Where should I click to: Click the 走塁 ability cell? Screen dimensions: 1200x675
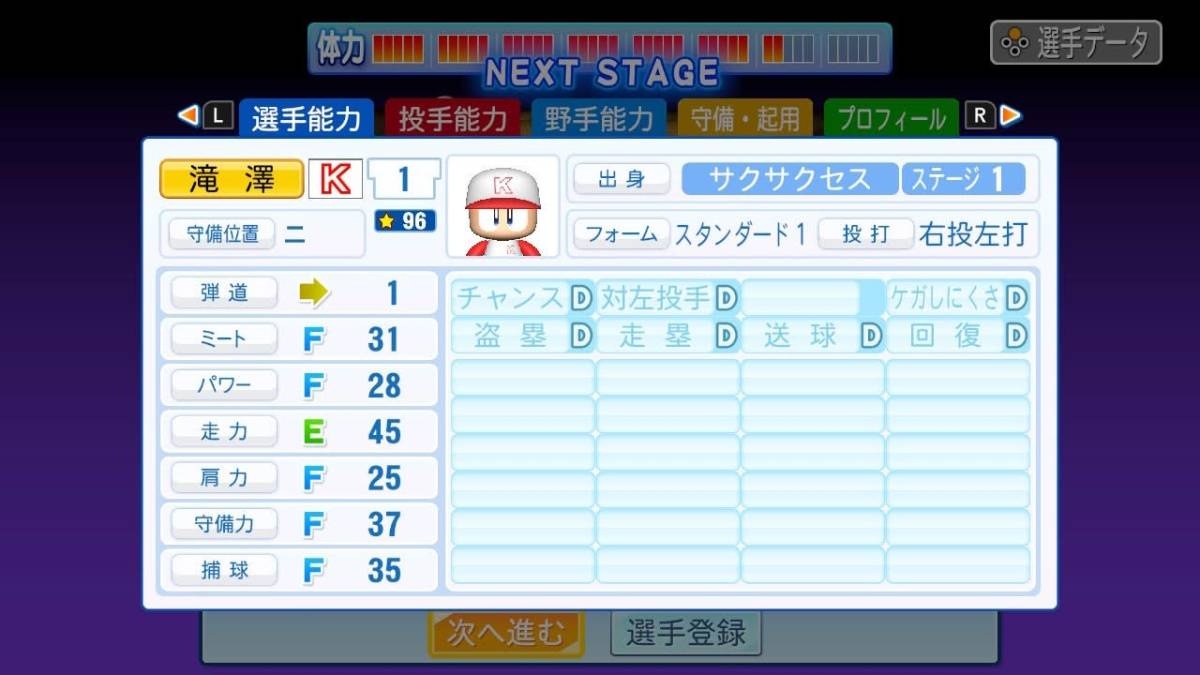point(668,336)
